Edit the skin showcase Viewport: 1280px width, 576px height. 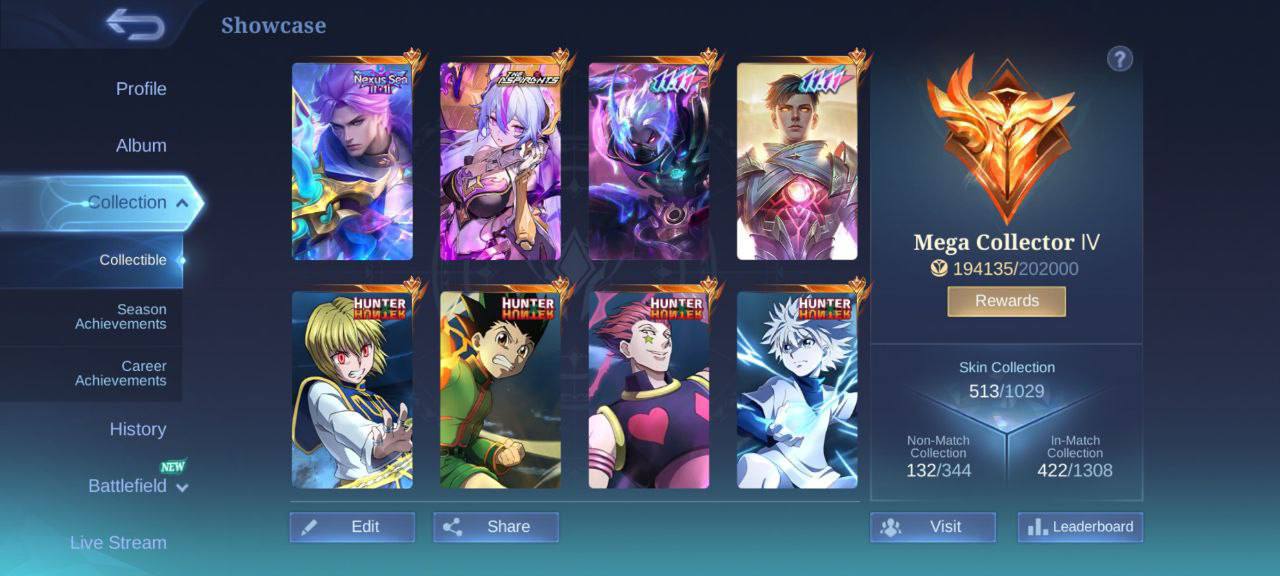(x=352, y=527)
